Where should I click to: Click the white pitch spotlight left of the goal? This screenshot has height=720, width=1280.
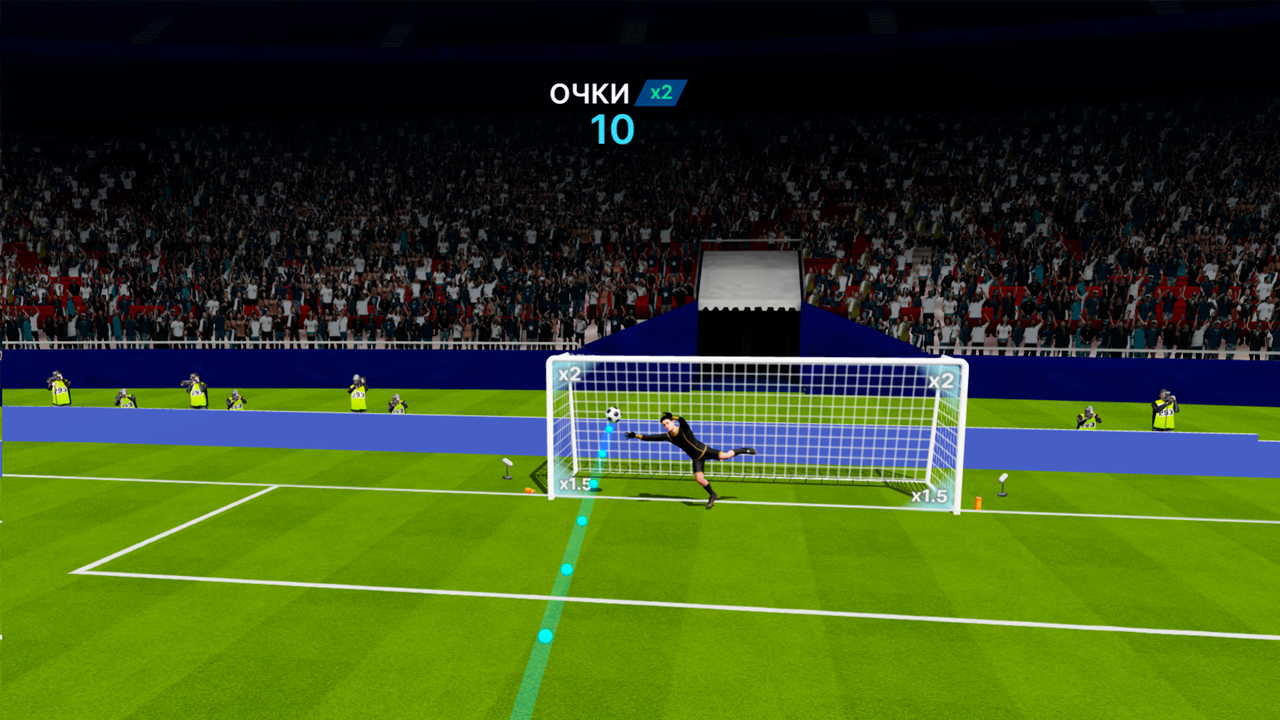tap(507, 466)
